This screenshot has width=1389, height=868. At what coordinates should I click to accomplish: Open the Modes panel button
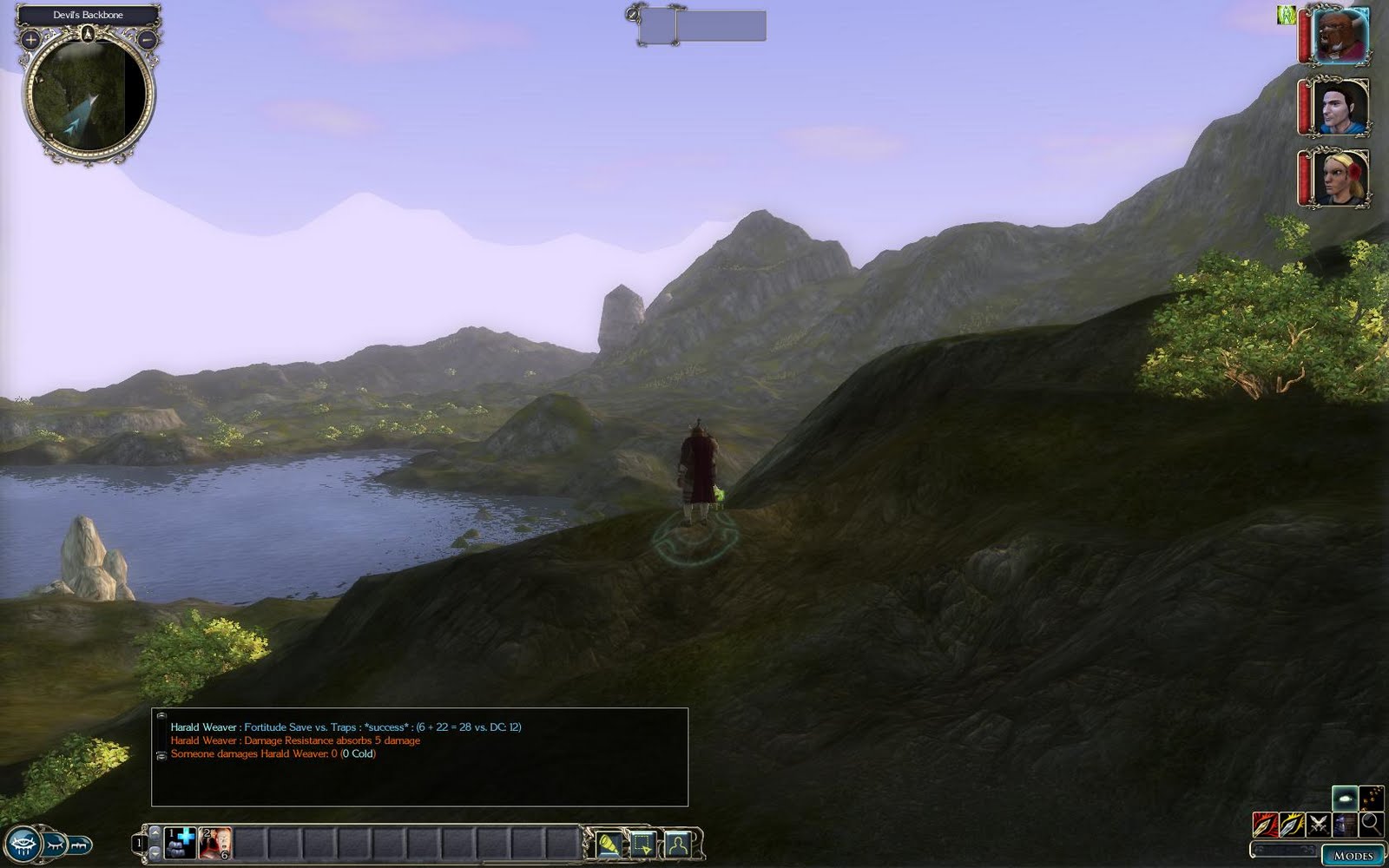pos(1353,855)
